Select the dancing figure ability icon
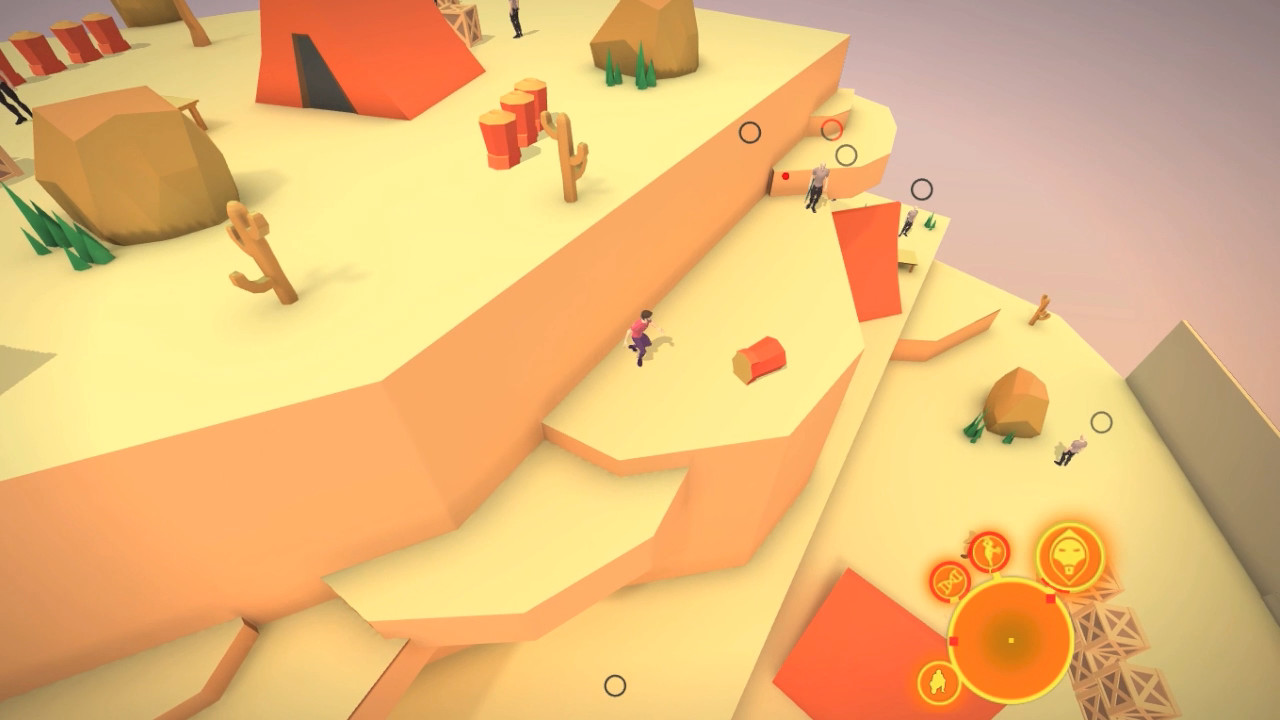This screenshot has width=1280, height=720. tap(989, 552)
